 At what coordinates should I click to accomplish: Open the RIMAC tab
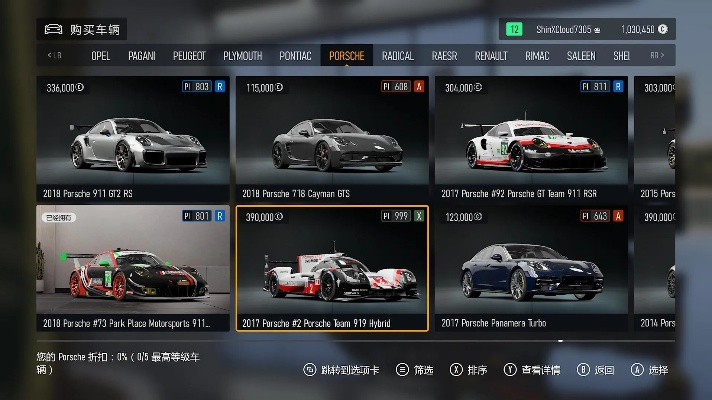point(537,56)
